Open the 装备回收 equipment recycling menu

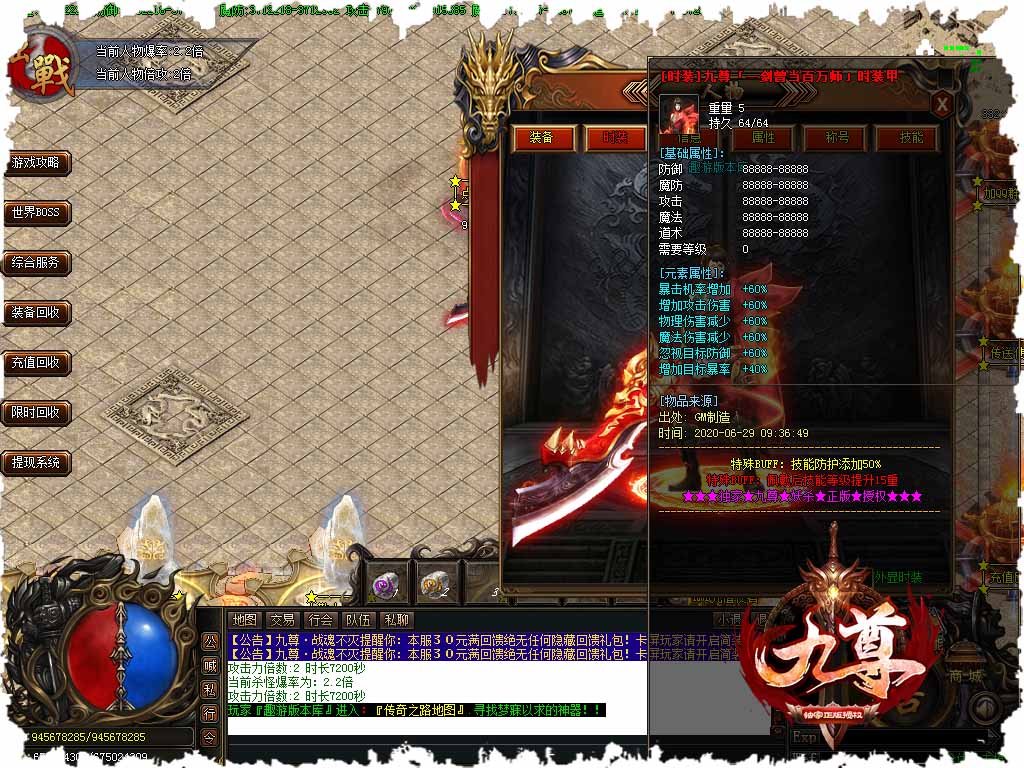click(x=36, y=313)
